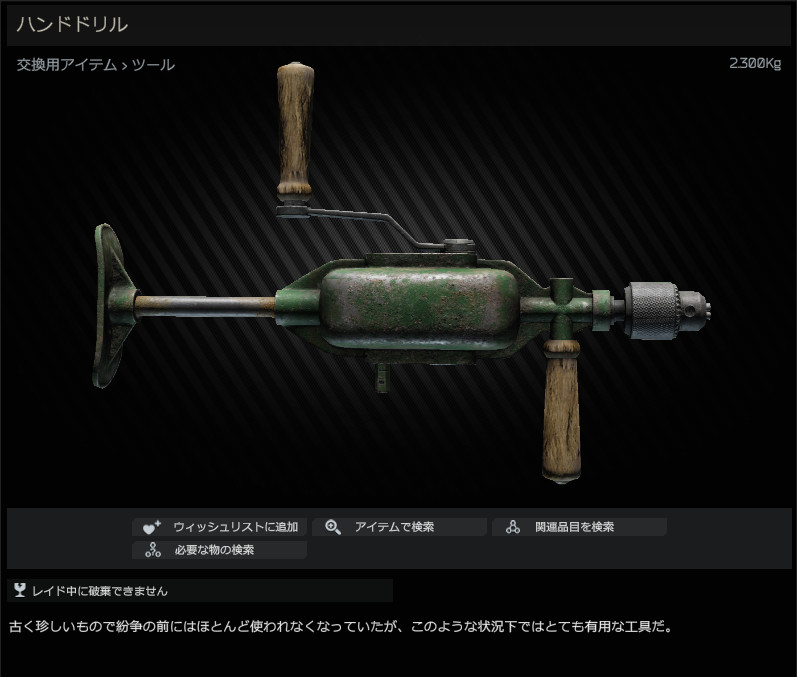The height and width of the screenshot is (677, 797).
Task: Search by item with アイテムで検索 button
Action: pos(399,527)
